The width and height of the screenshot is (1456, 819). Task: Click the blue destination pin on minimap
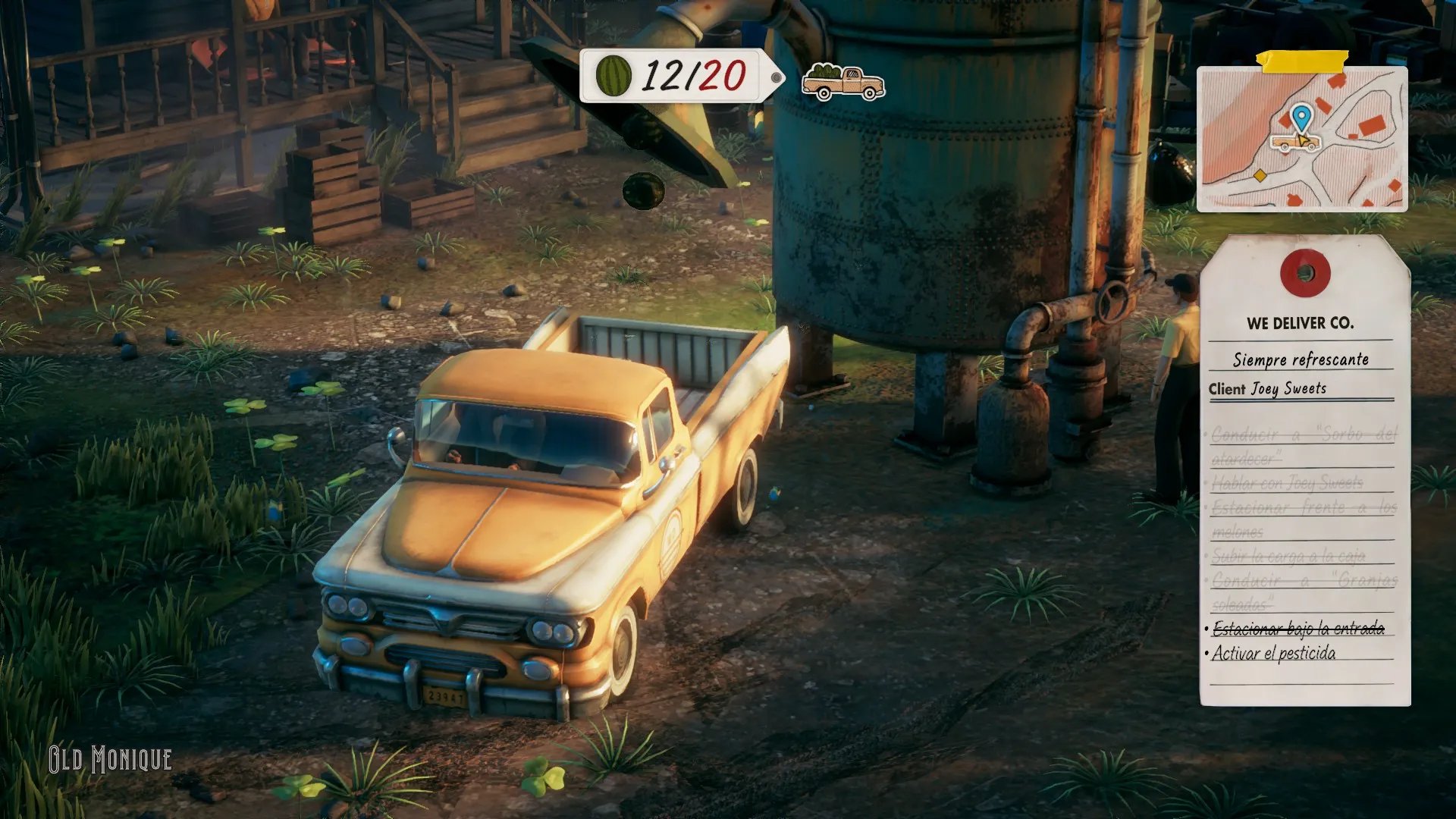coord(1301,118)
